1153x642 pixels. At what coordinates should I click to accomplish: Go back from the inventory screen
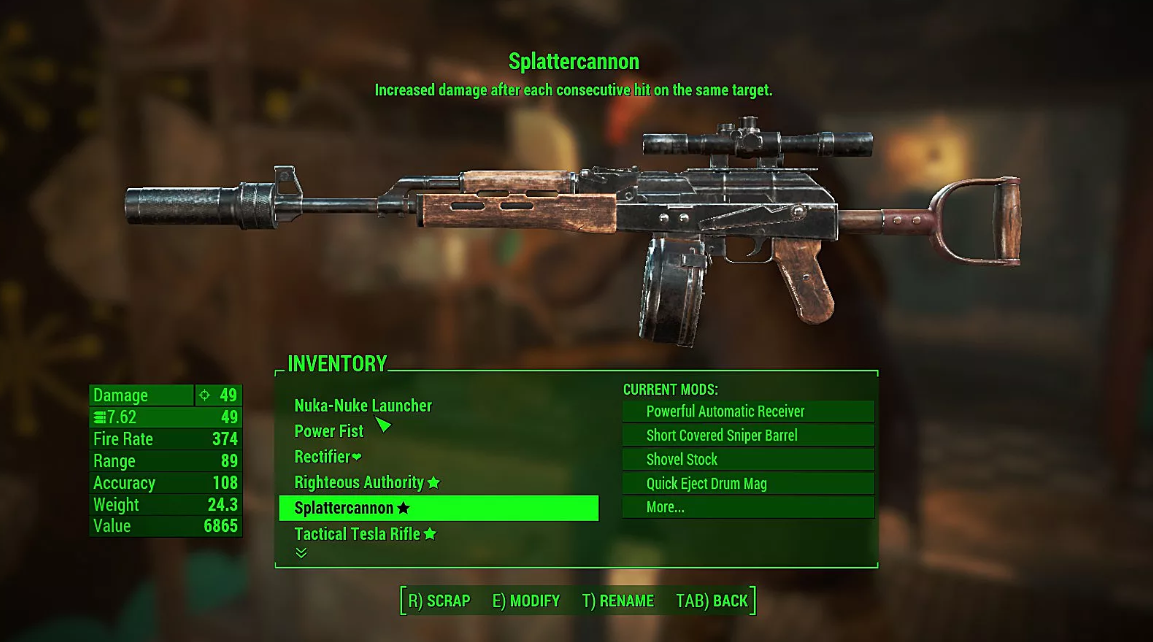pyautogui.click(x=712, y=601)
